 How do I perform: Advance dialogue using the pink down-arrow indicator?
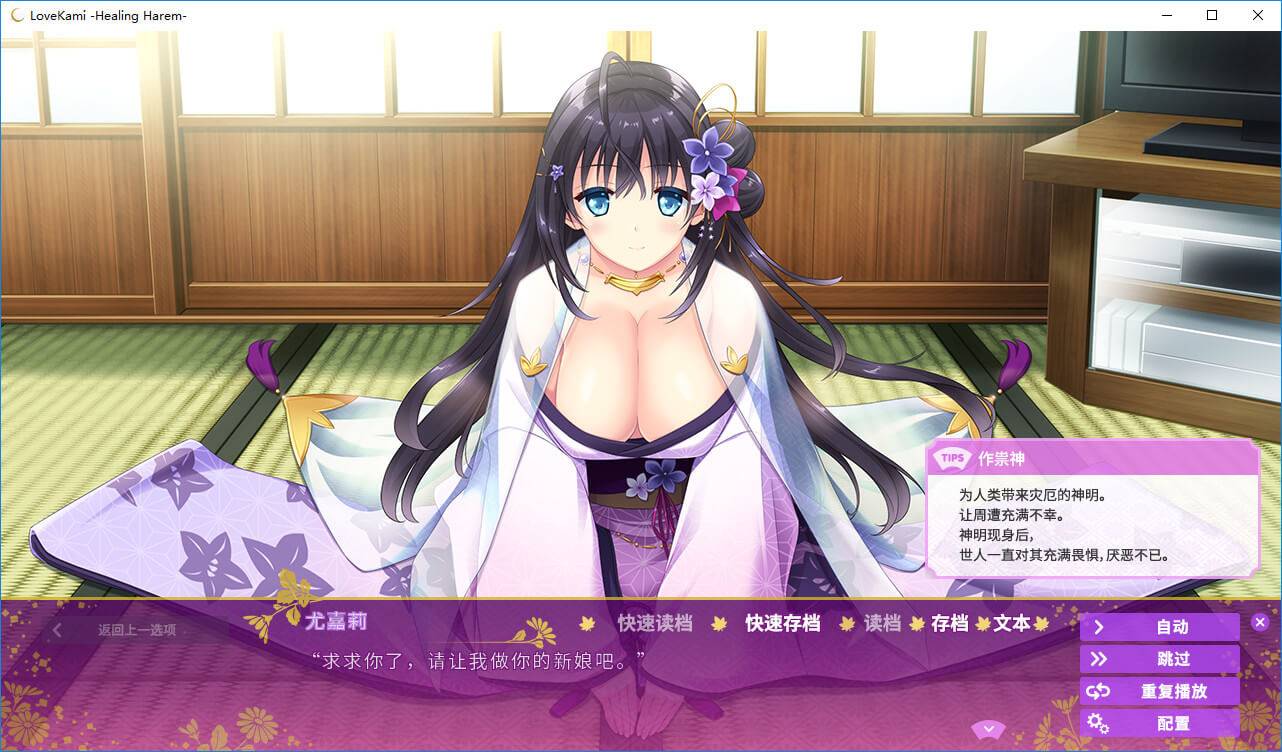[988, 727]
